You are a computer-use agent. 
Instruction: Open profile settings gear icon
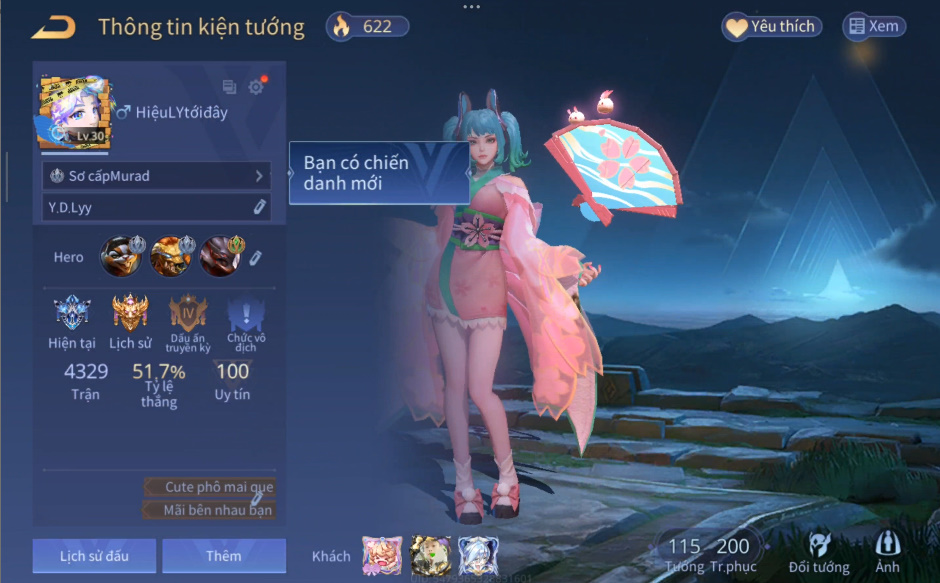[256, 87]
